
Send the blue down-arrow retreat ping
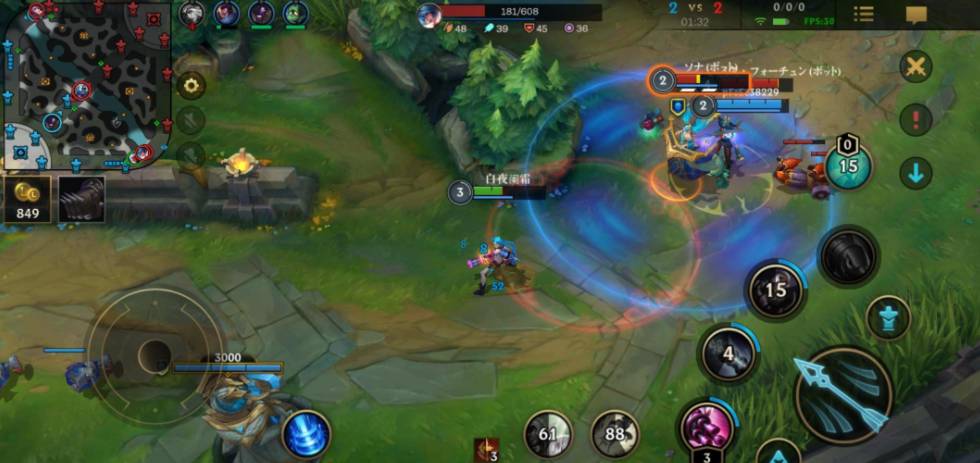(x=915, y=174)
